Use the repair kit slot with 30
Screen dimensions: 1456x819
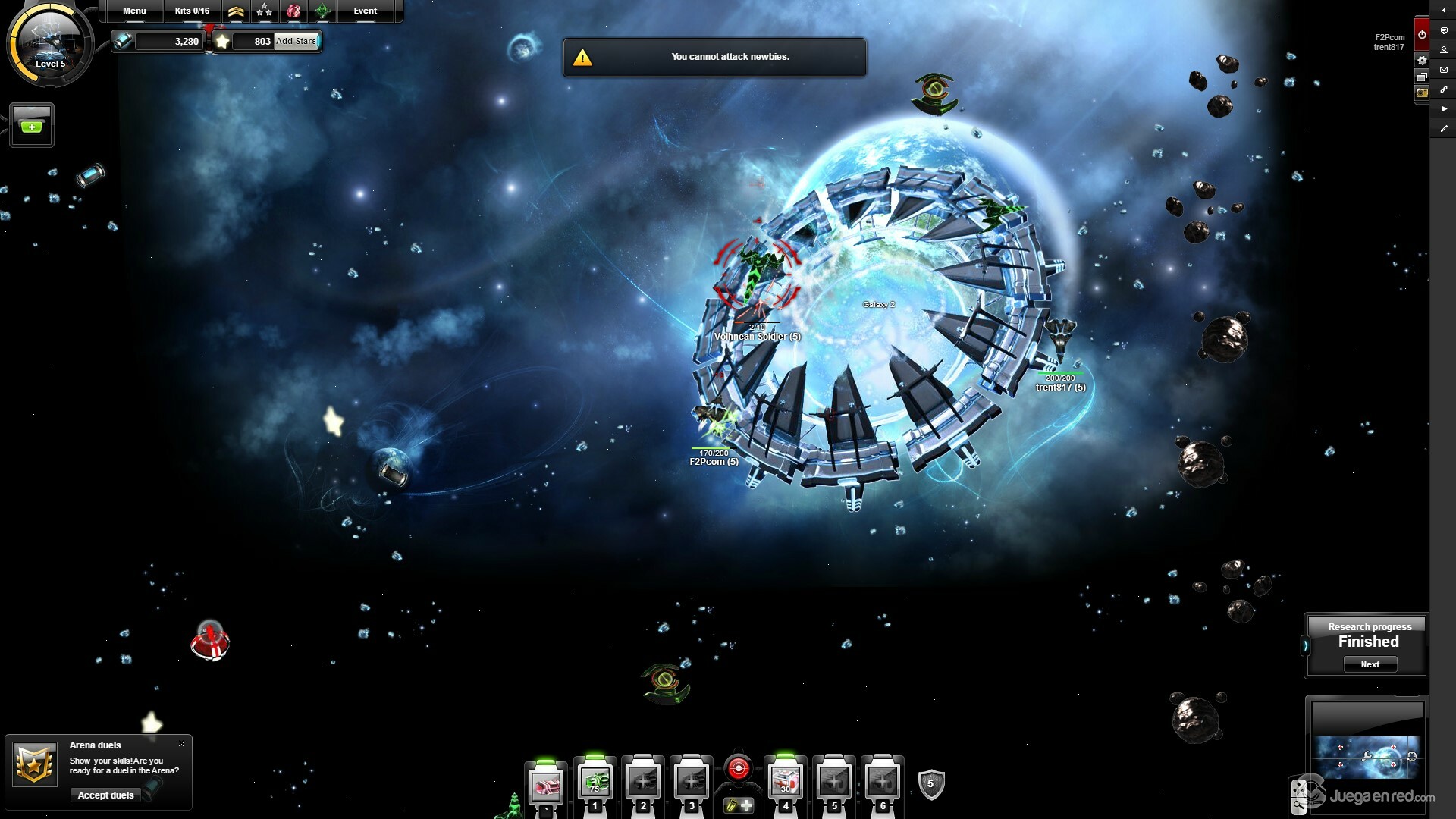(785, 782)
